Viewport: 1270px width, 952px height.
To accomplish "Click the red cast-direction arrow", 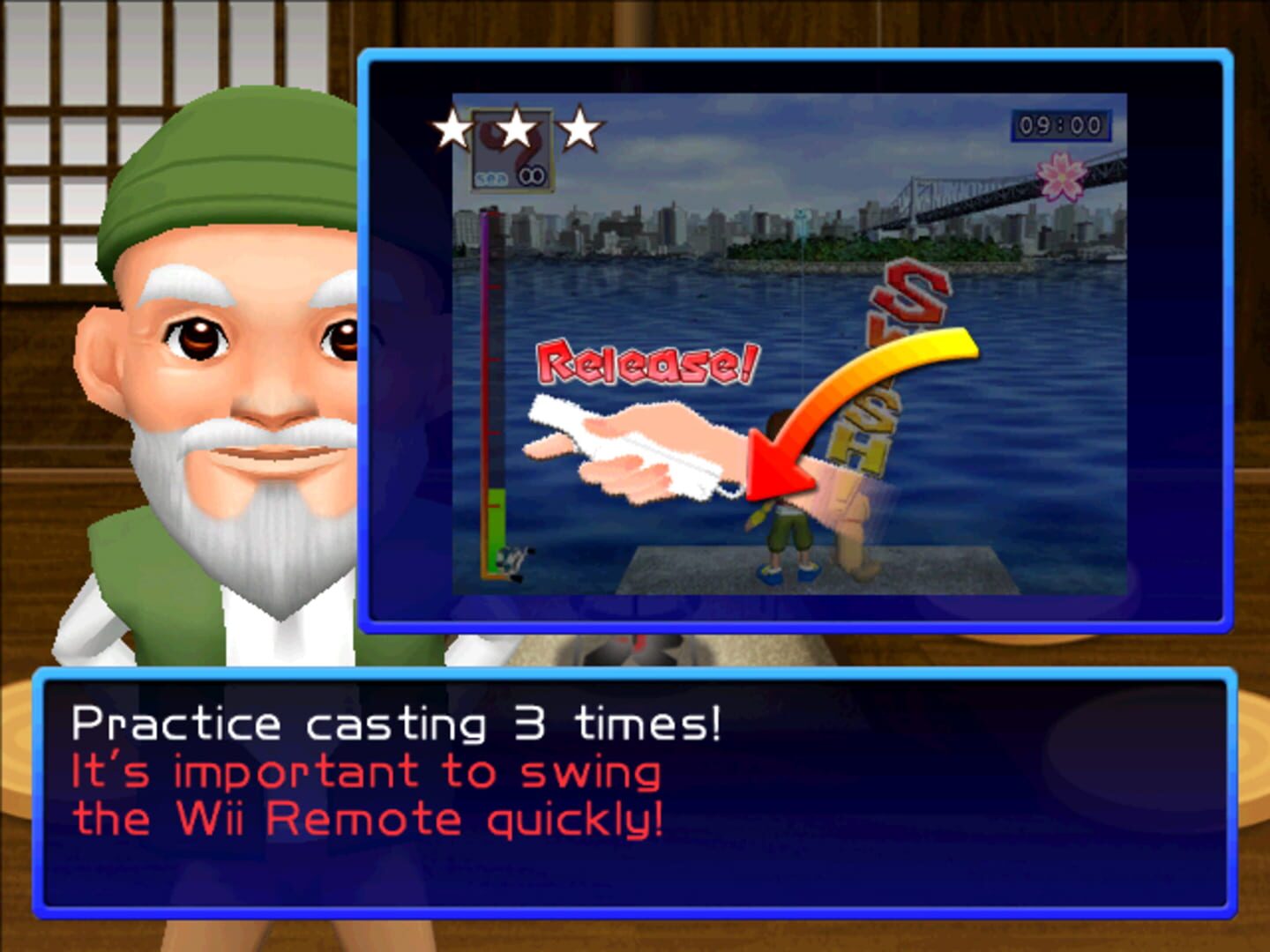I will click(x=774, y=467).
